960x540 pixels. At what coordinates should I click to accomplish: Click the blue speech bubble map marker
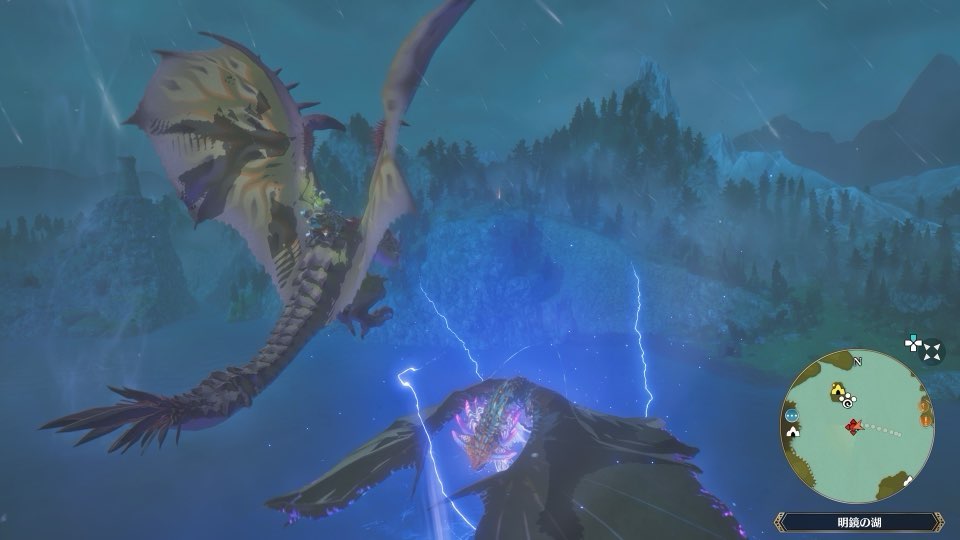click(x=792, y=413)
